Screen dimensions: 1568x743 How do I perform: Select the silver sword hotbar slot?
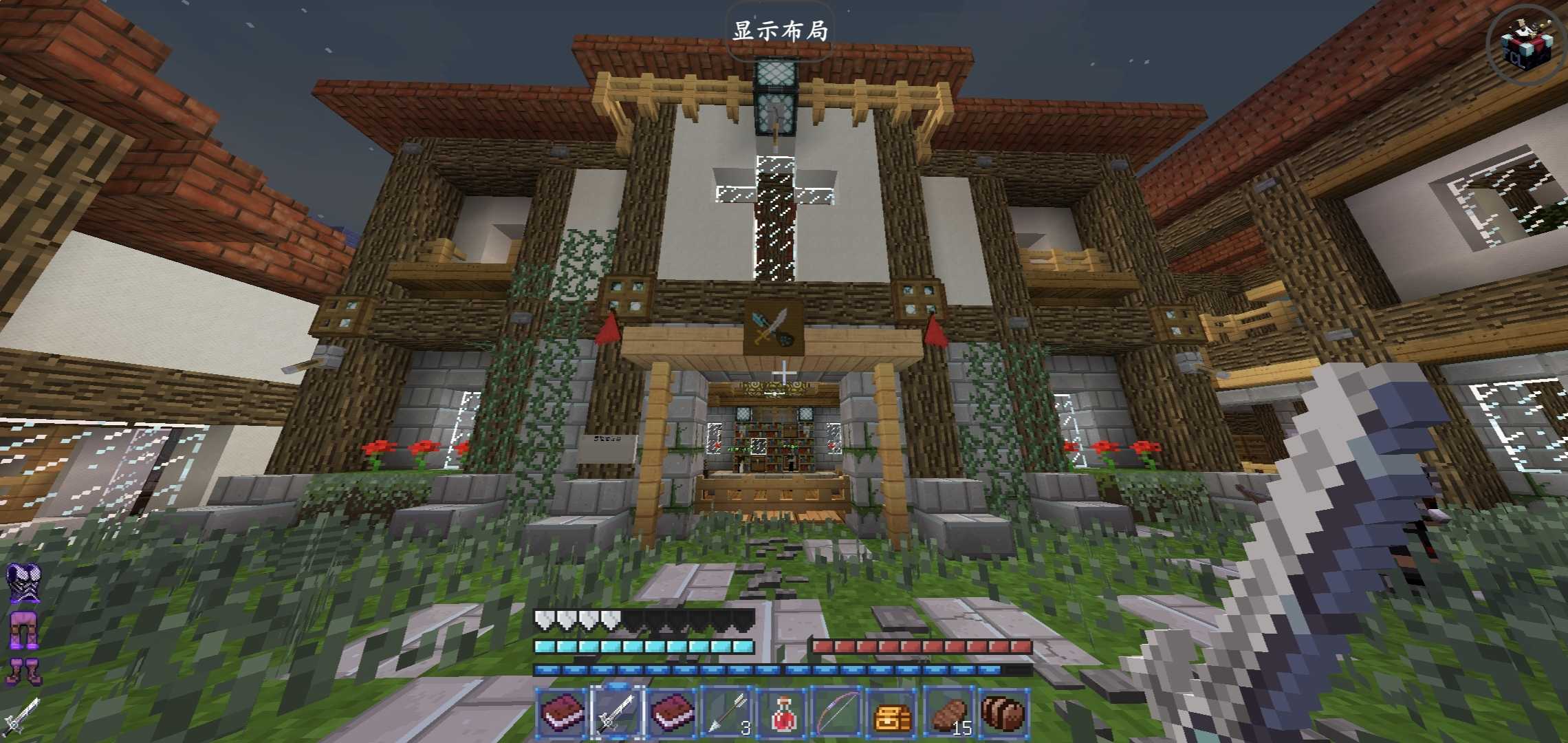617,711
